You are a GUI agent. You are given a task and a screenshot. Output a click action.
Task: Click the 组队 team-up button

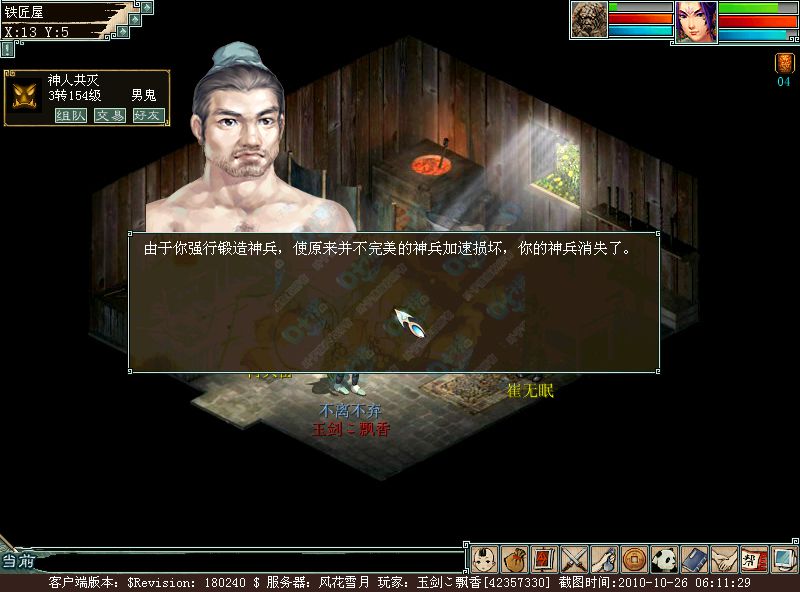pos(69,115)
